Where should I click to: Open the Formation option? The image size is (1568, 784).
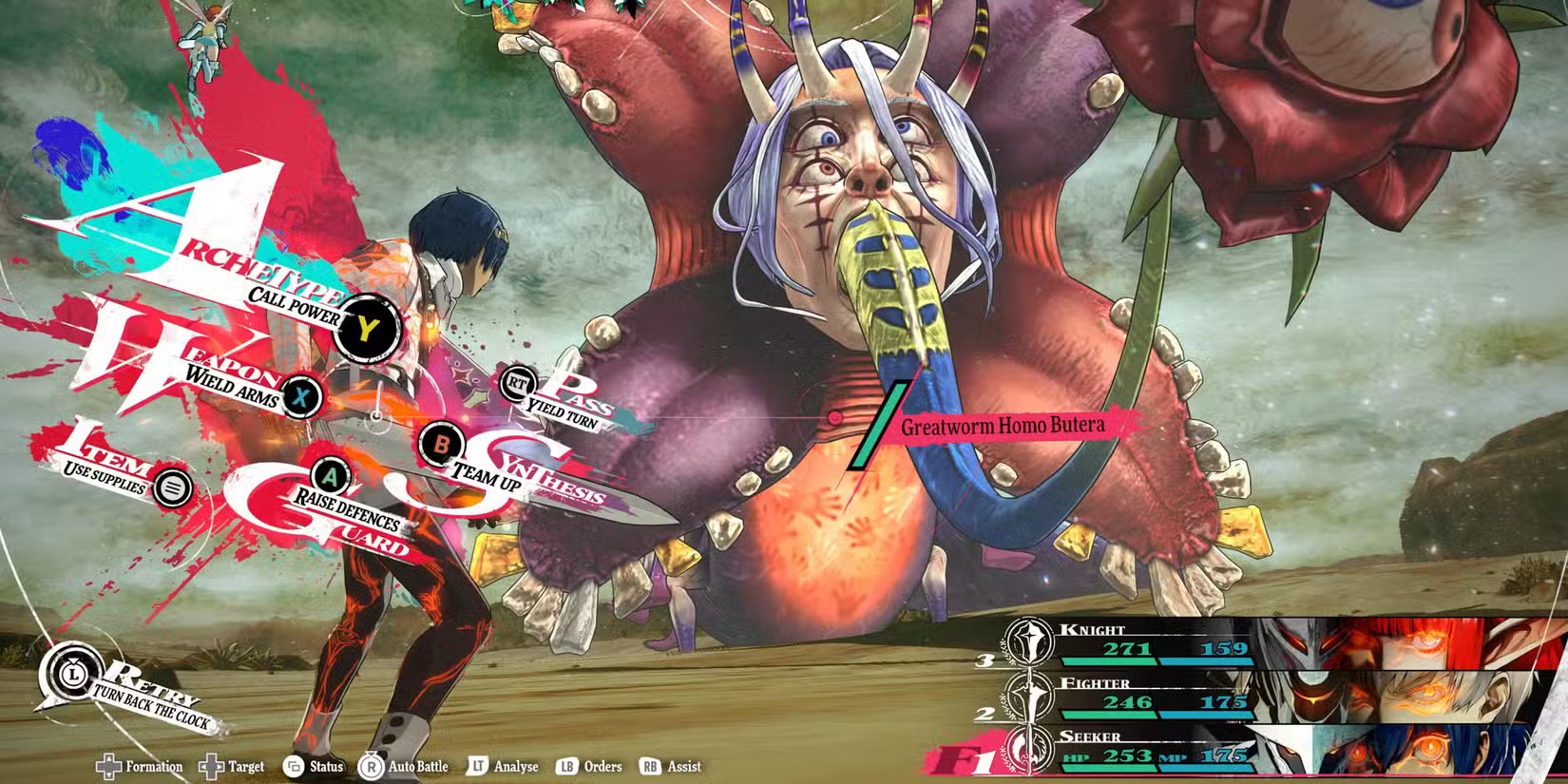141,766
